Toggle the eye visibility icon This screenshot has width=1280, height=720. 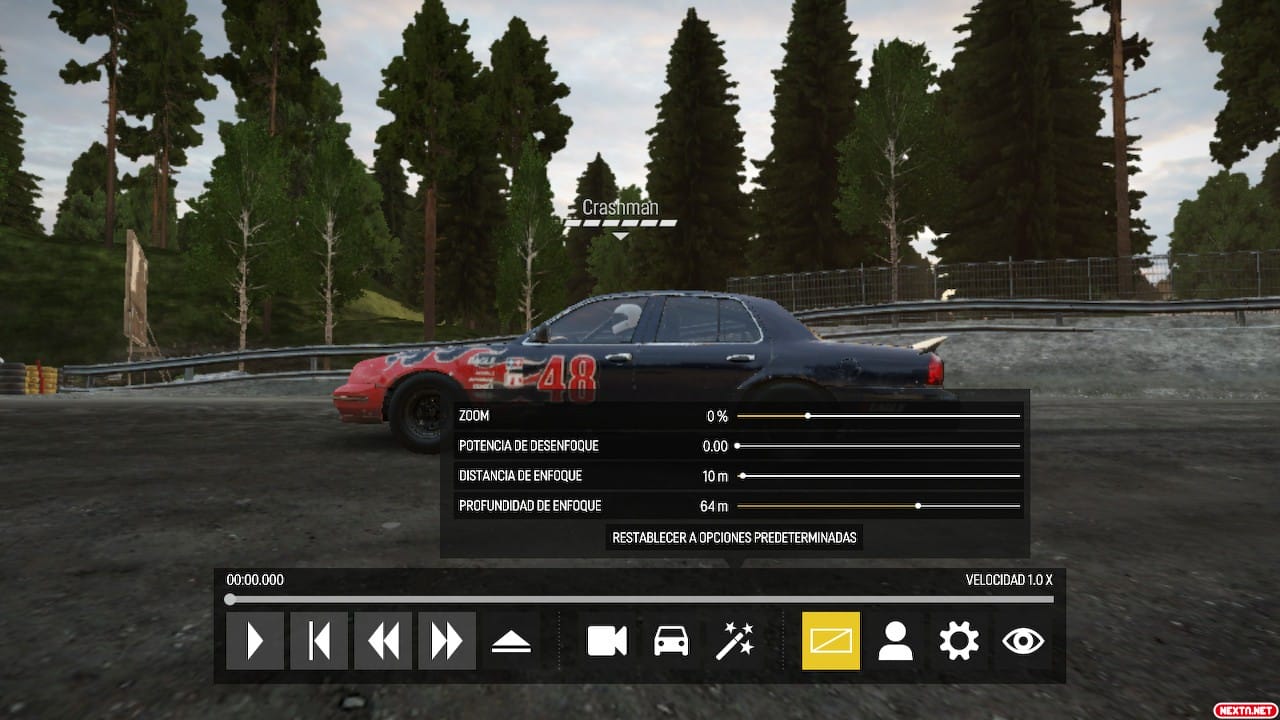[x=1023, y=641]
